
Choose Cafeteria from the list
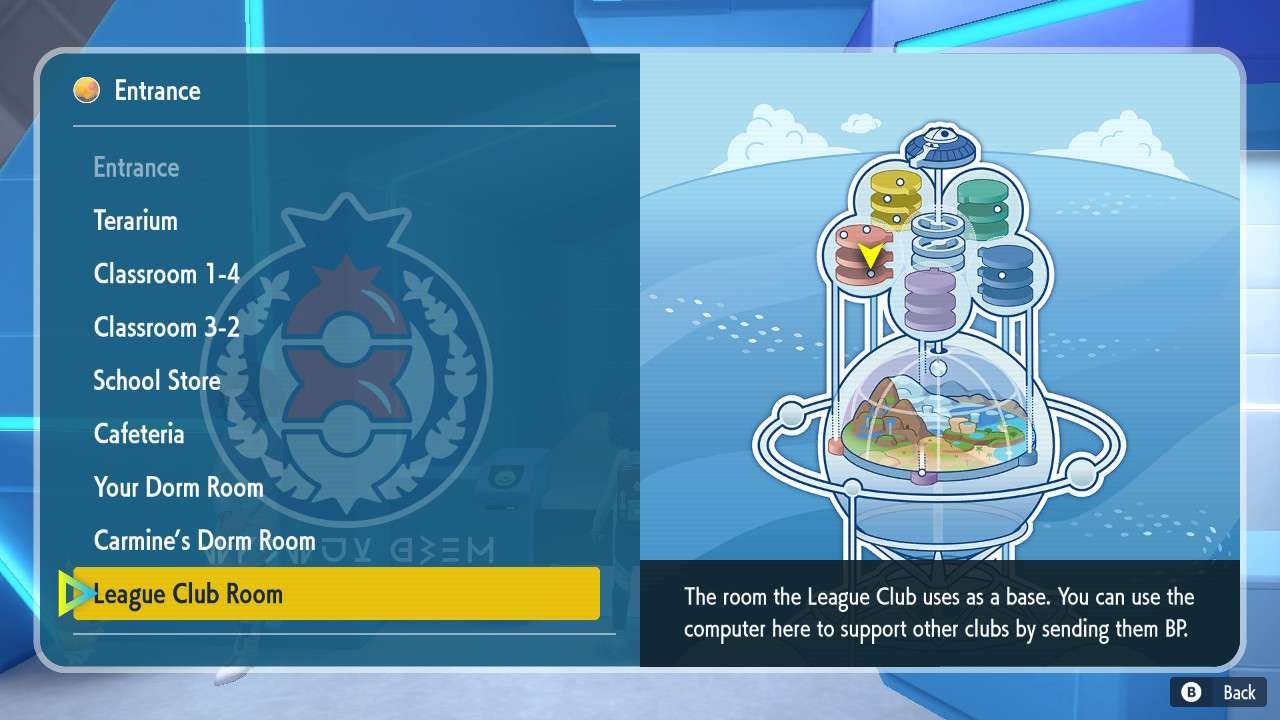[x=139, y=433]
